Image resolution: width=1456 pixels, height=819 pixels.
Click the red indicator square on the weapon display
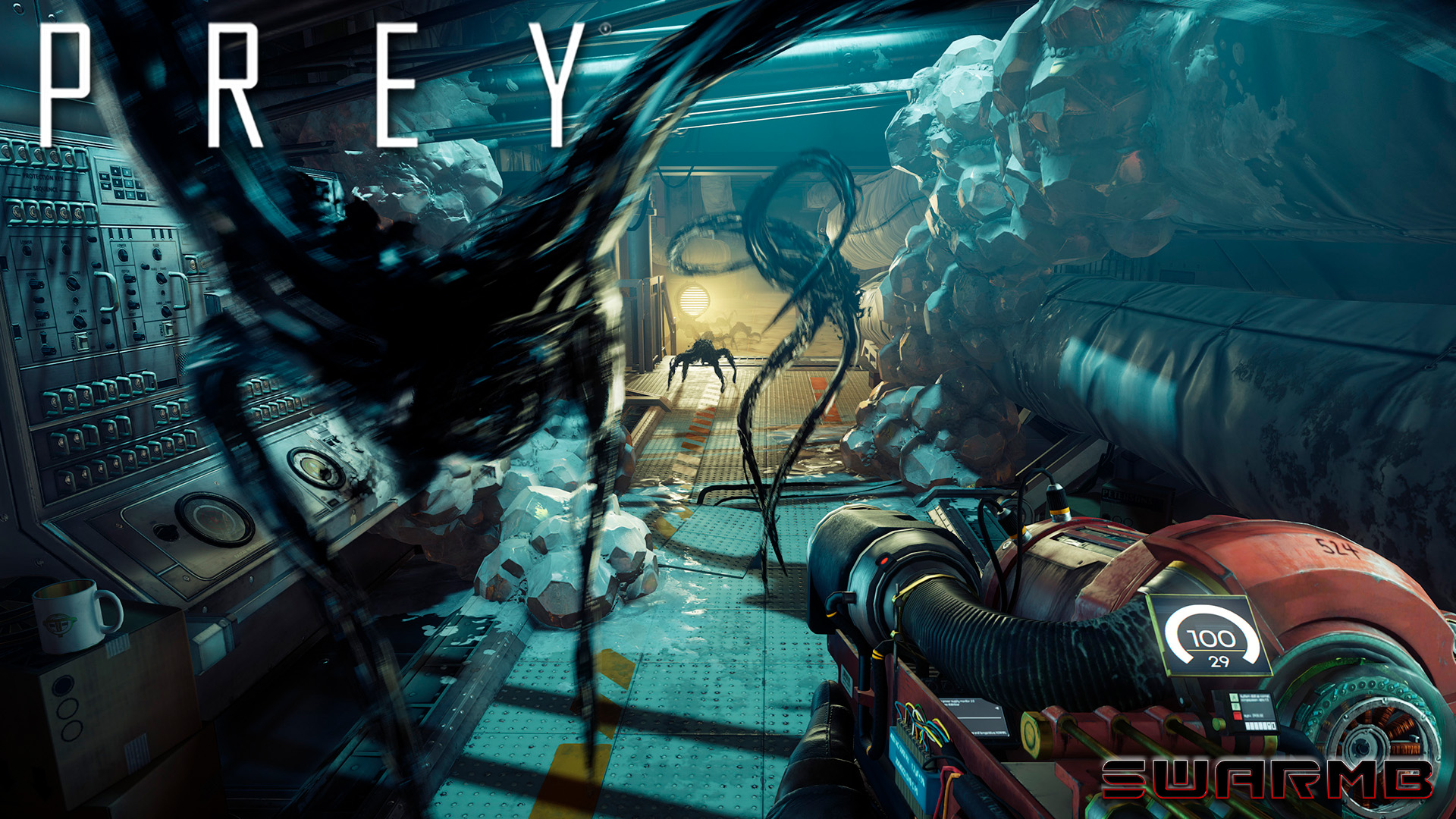tap(1237, 717)
